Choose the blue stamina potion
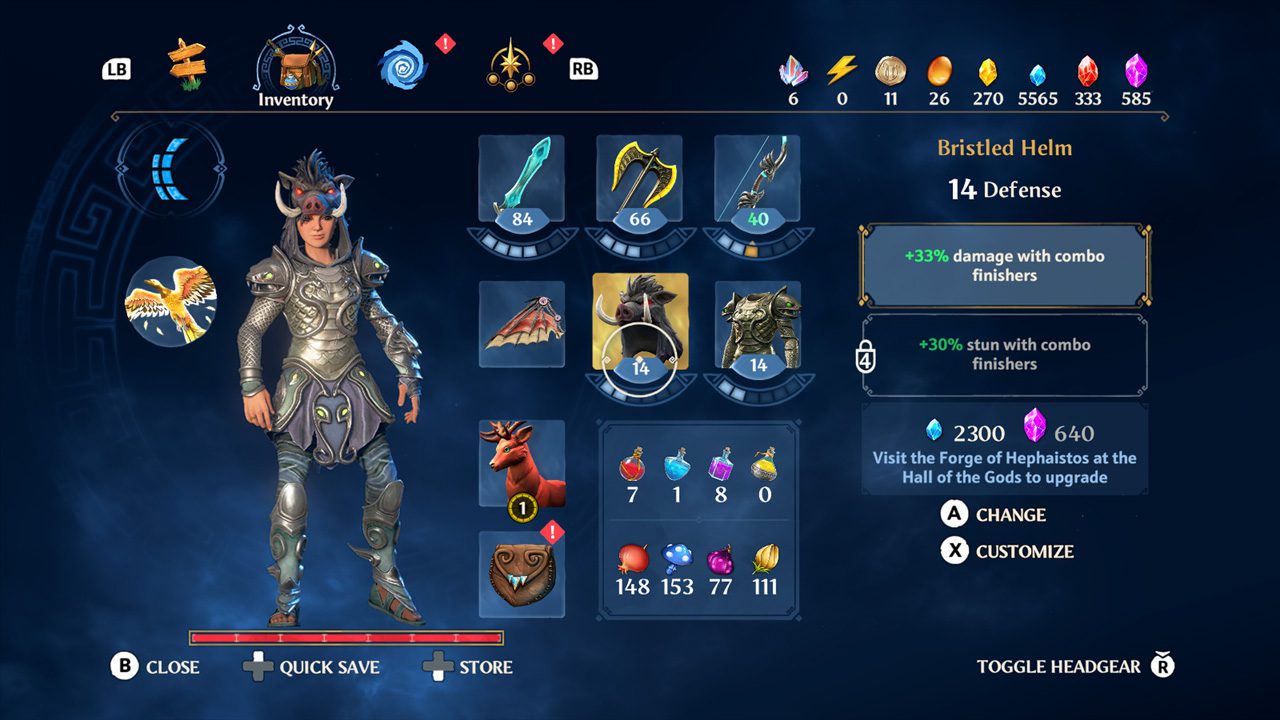This screenshot has height=720, width=1280. 676,464
